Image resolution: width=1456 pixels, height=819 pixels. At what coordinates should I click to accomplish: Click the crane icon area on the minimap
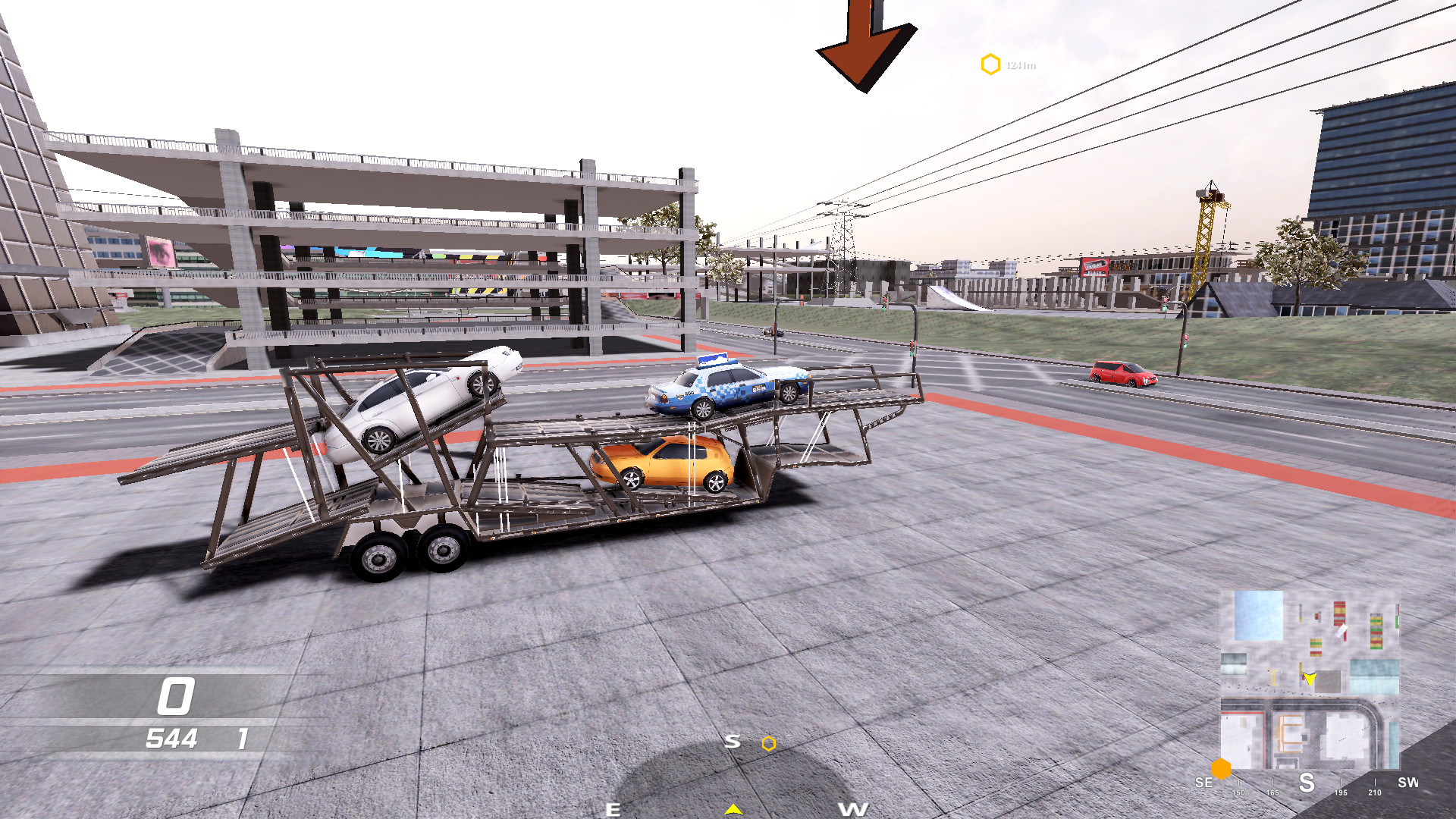(1273, 677)
